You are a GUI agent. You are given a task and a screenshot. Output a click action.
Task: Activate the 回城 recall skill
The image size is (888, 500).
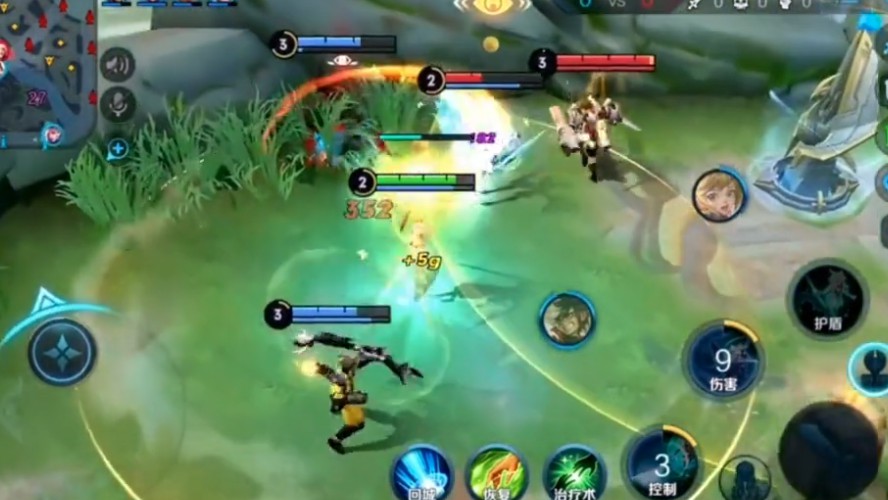[421, 472]
